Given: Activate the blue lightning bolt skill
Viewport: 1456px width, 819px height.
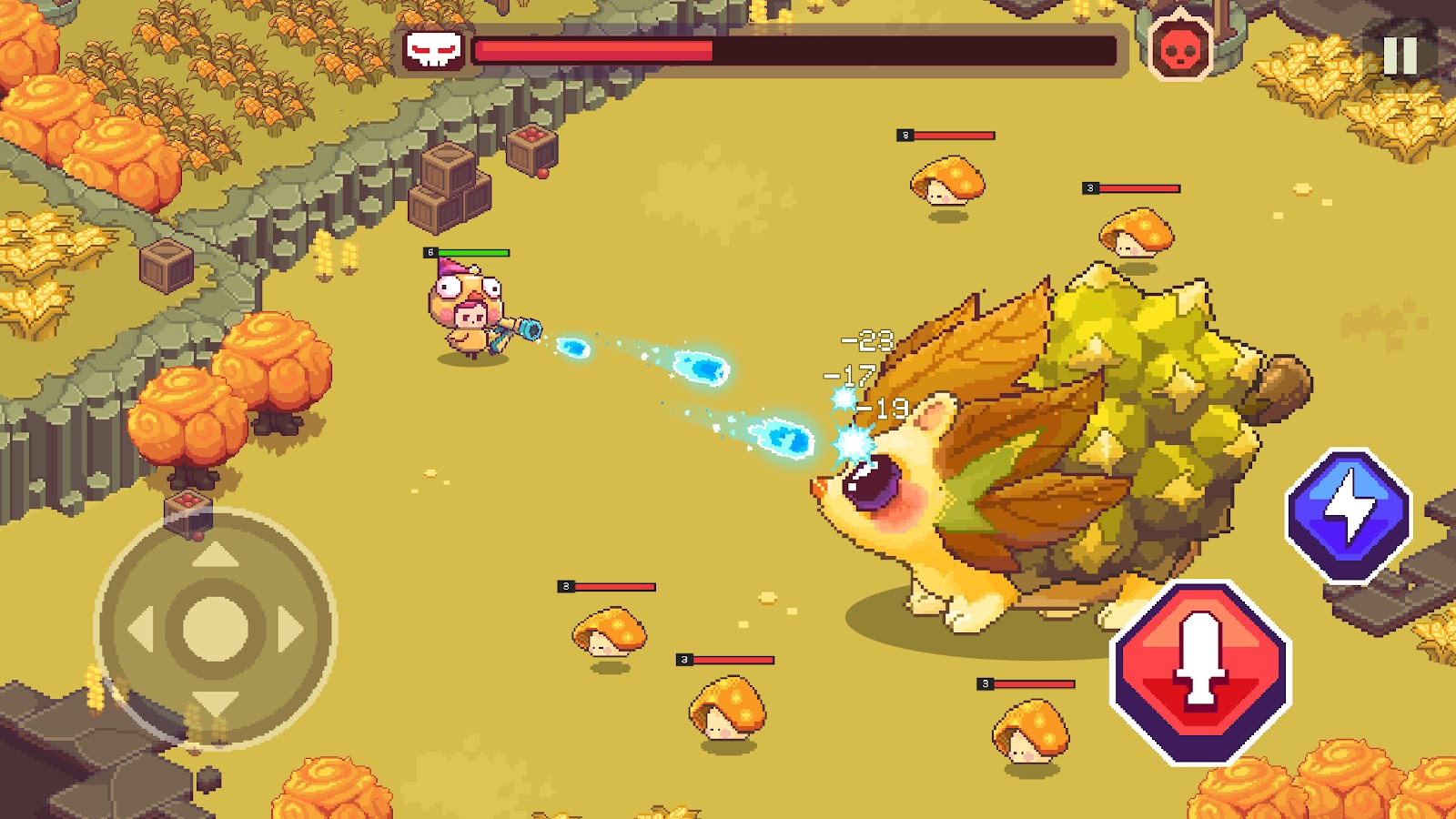Looking at the screenshot, I should point(1349,513).
